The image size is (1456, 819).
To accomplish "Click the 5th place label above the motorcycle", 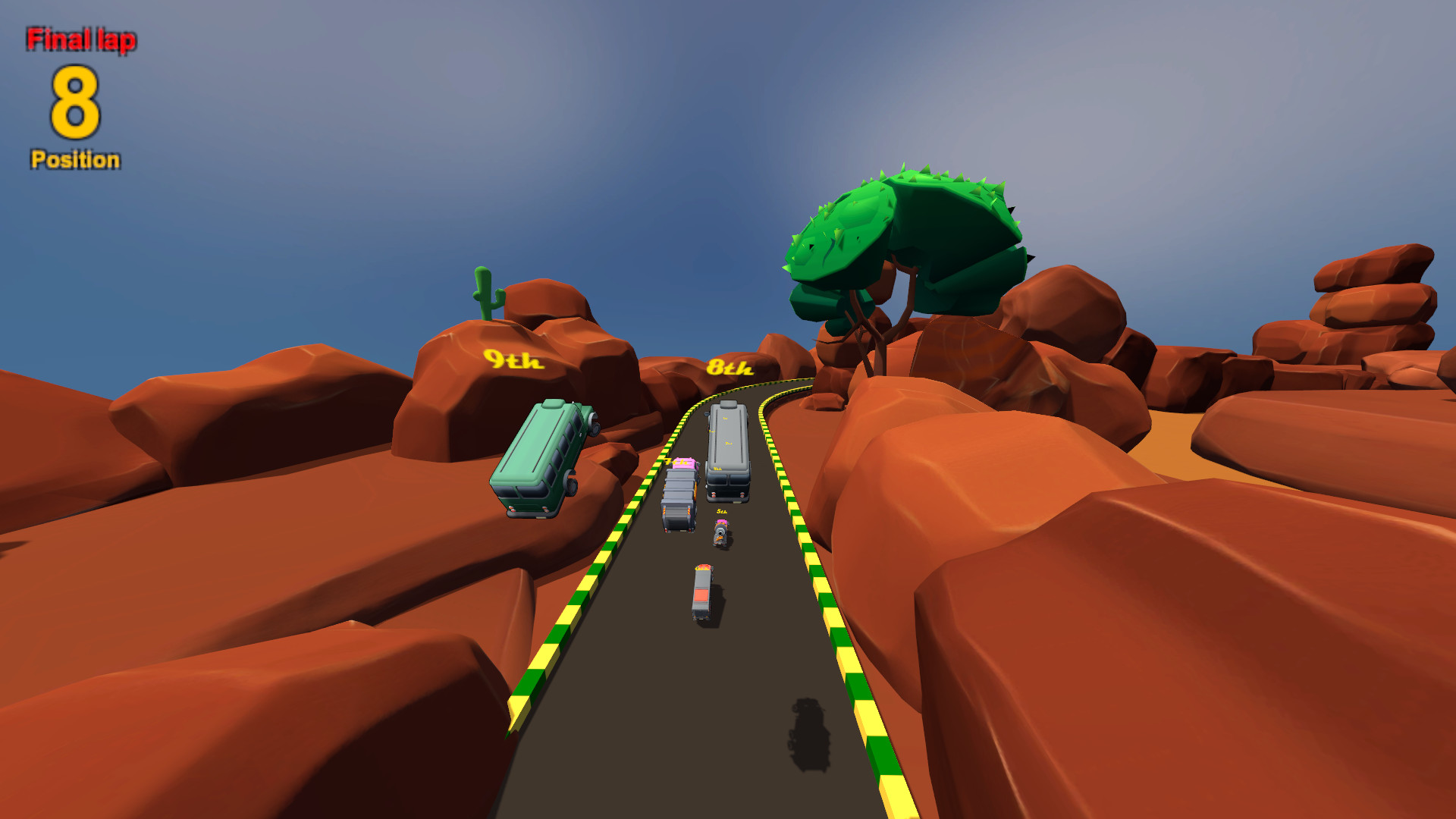I will [721, 511].
